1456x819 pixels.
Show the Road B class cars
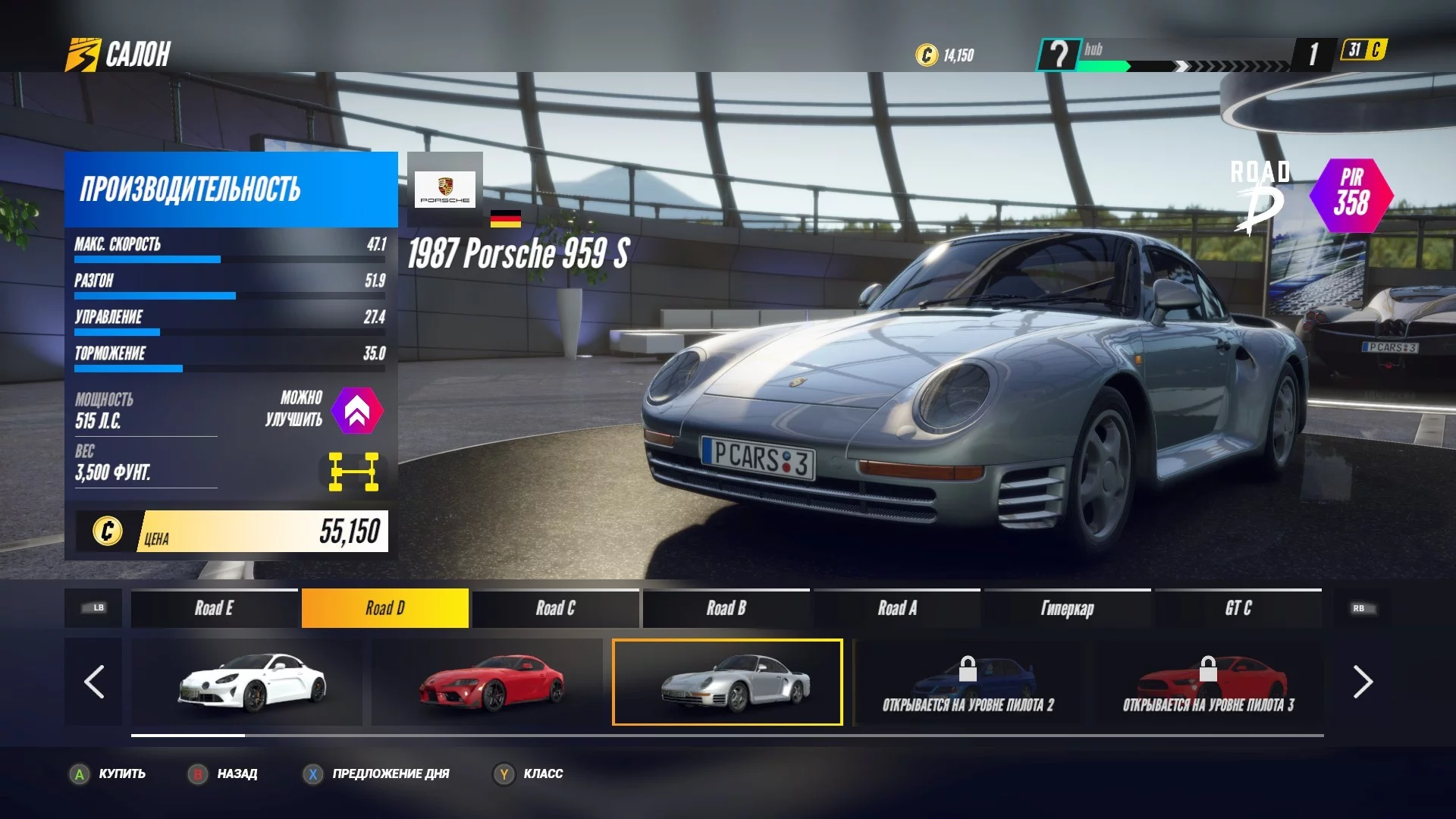click(726, 608)
